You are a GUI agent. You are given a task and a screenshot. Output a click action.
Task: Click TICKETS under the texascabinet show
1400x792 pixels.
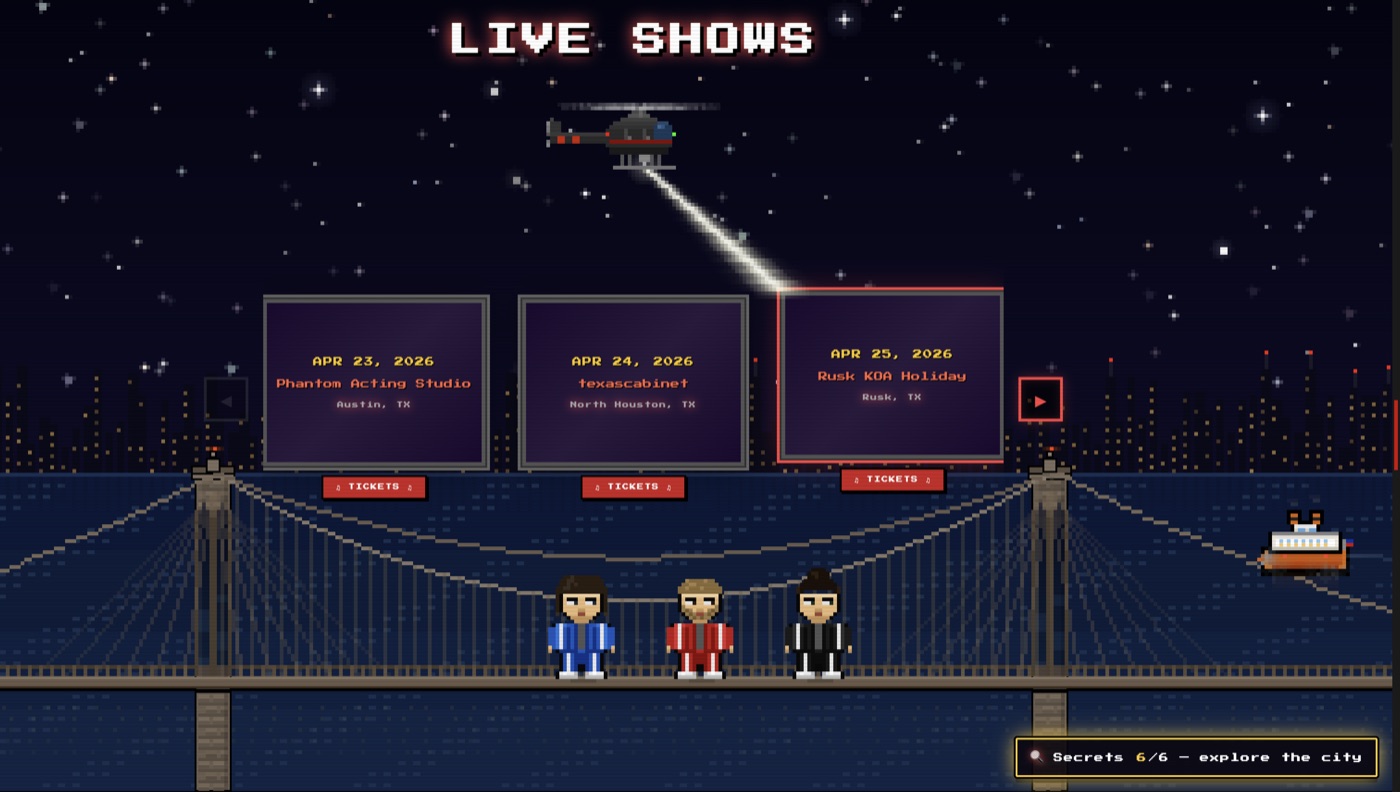click(633, 487)
